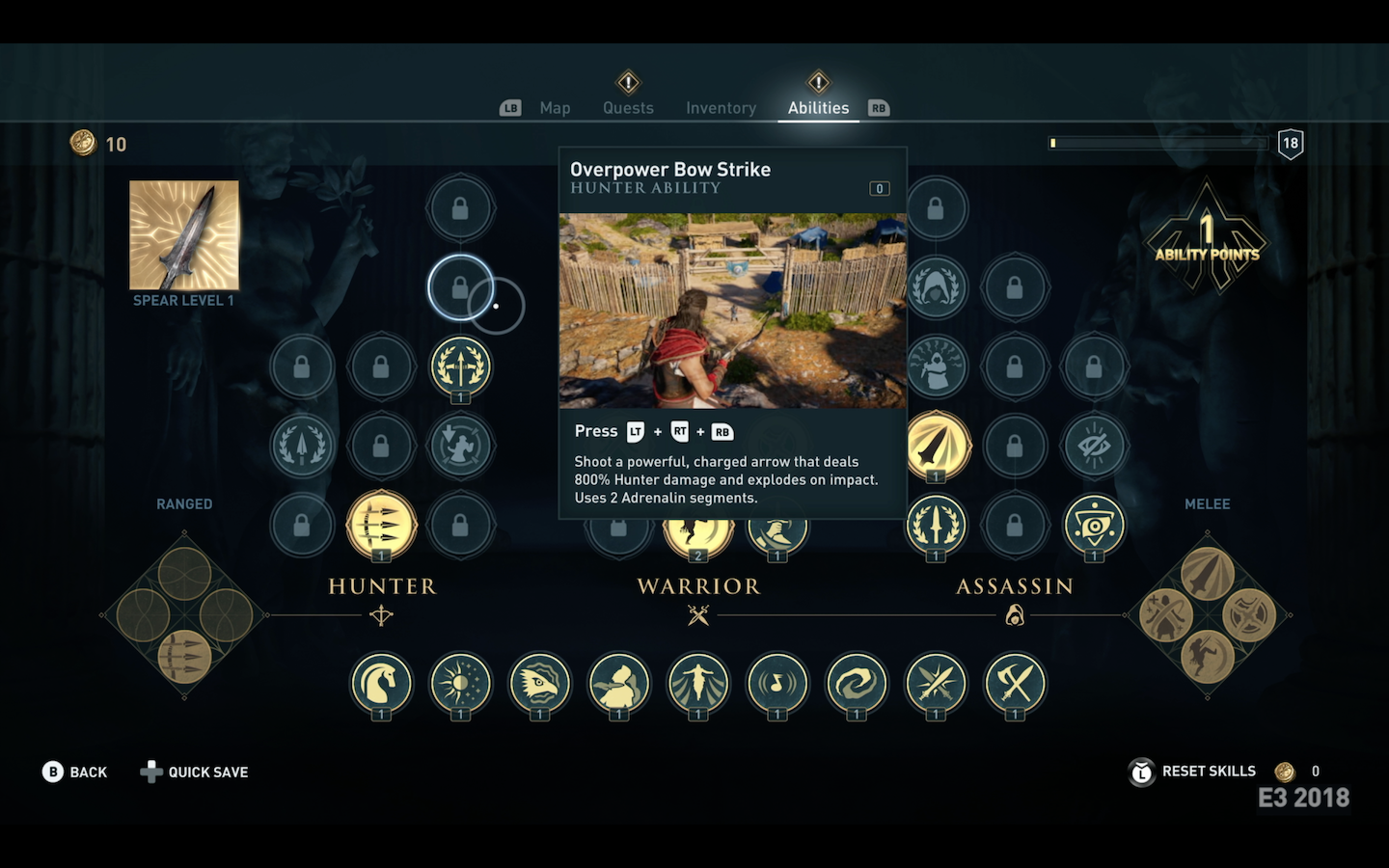Select the spear level 1 thumbnail

[x=184, y=235]
